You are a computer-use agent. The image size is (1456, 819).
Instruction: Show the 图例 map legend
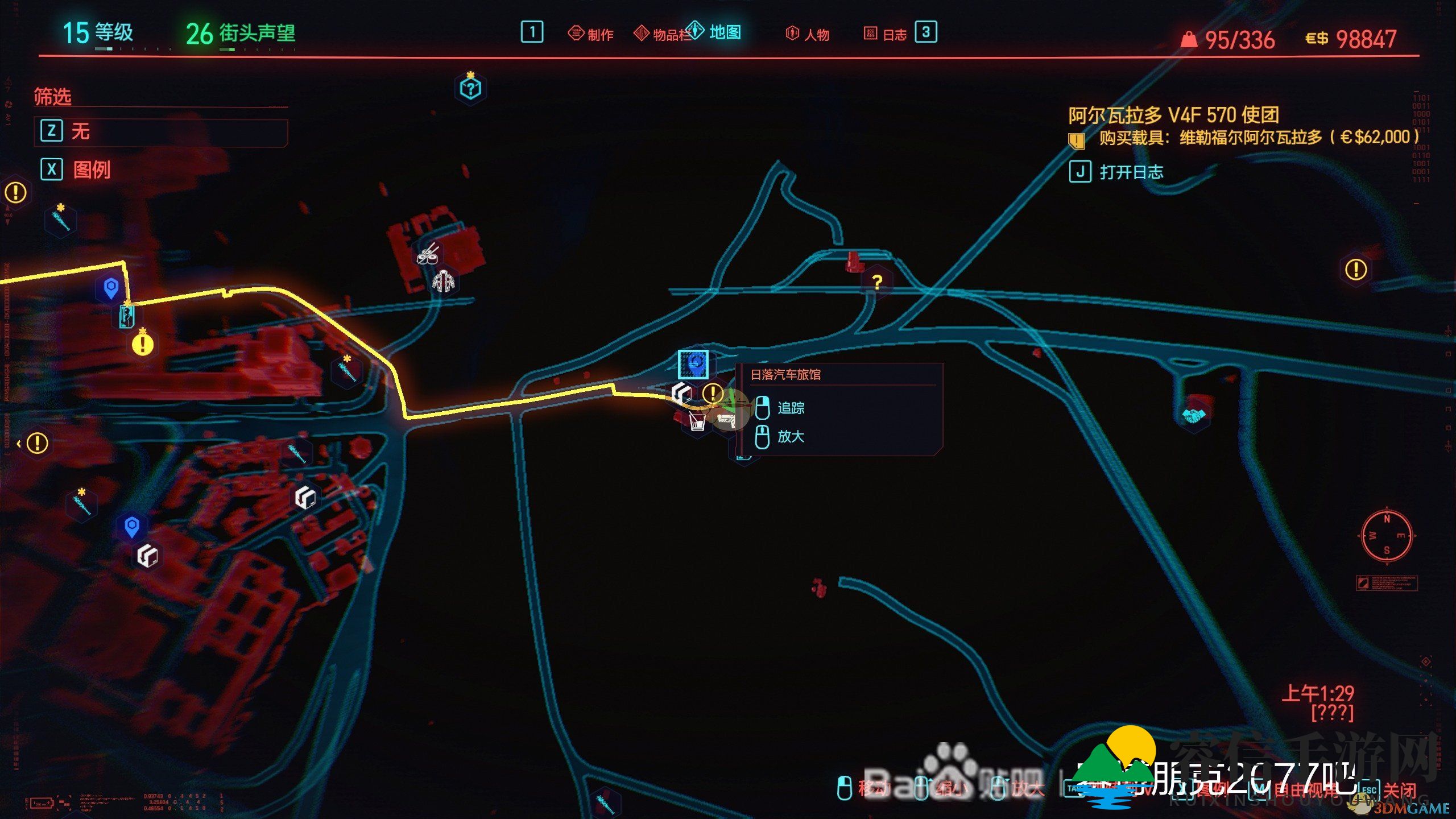(x=91, y=169)
